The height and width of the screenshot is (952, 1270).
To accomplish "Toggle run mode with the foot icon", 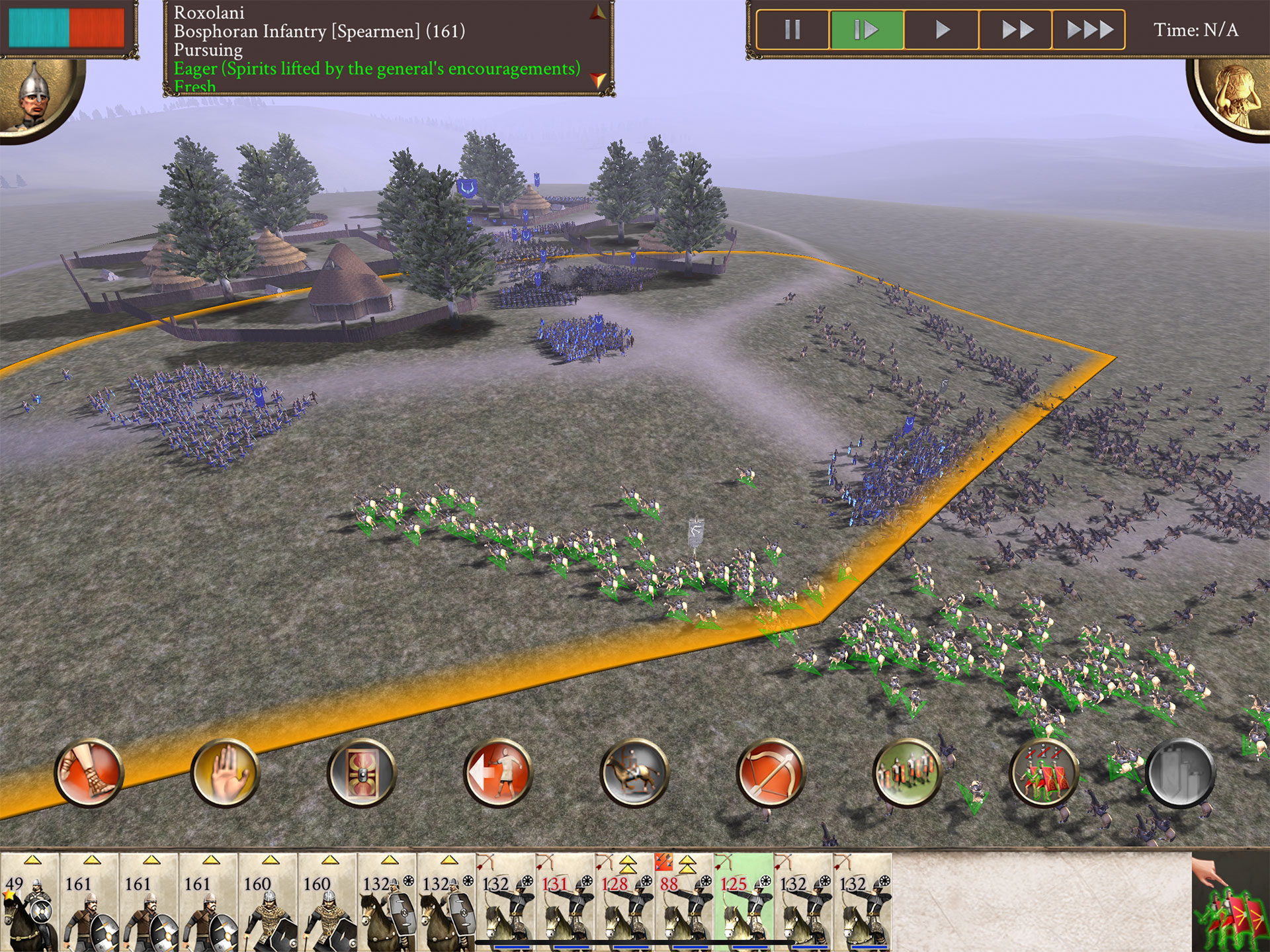I will point(89,773).
